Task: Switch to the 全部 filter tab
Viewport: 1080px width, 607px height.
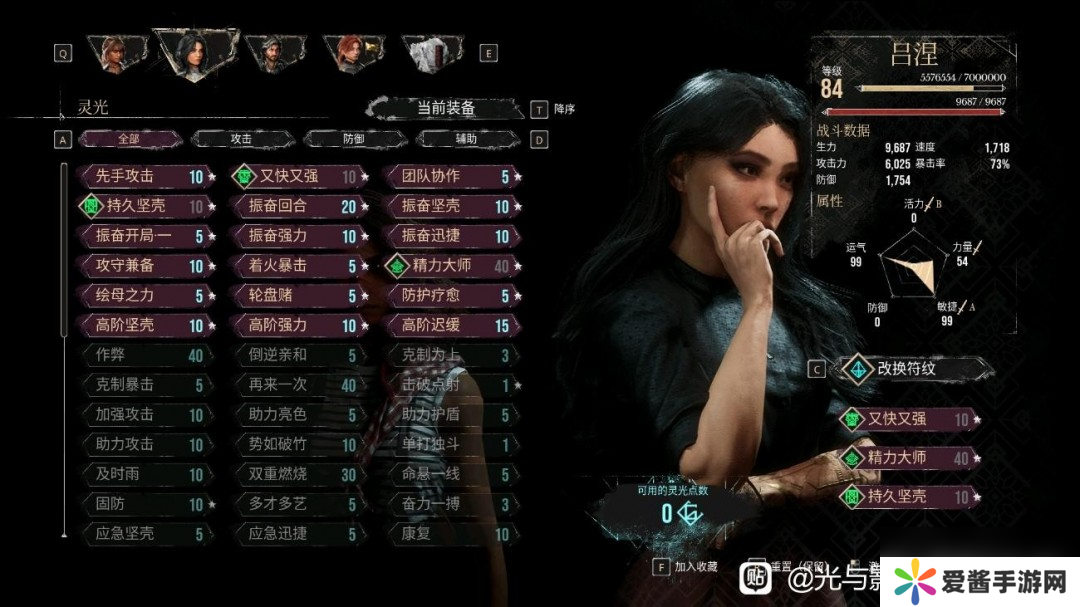Action: click(x=129, y=140)
